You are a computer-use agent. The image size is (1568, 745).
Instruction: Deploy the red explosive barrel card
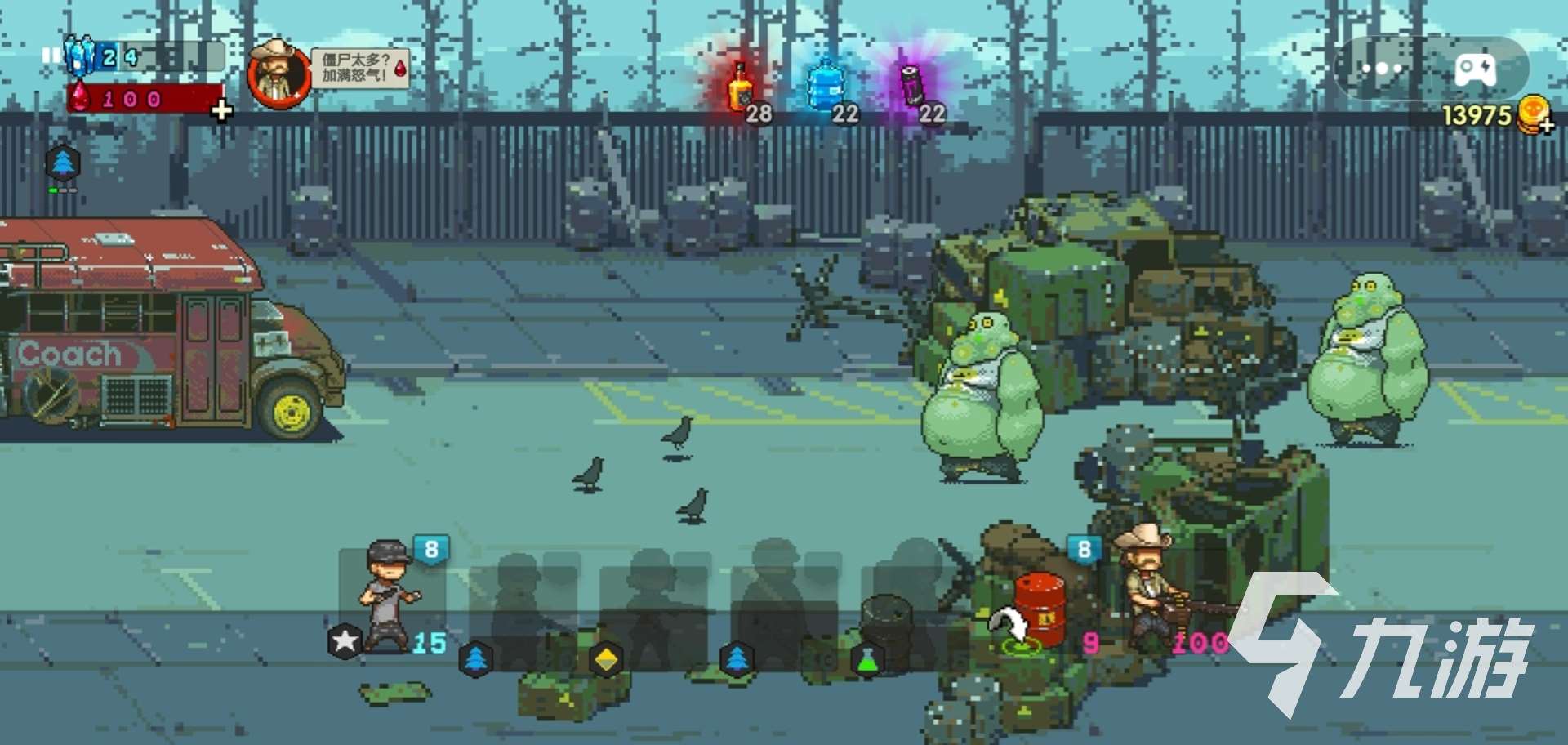pos(1037,609)
